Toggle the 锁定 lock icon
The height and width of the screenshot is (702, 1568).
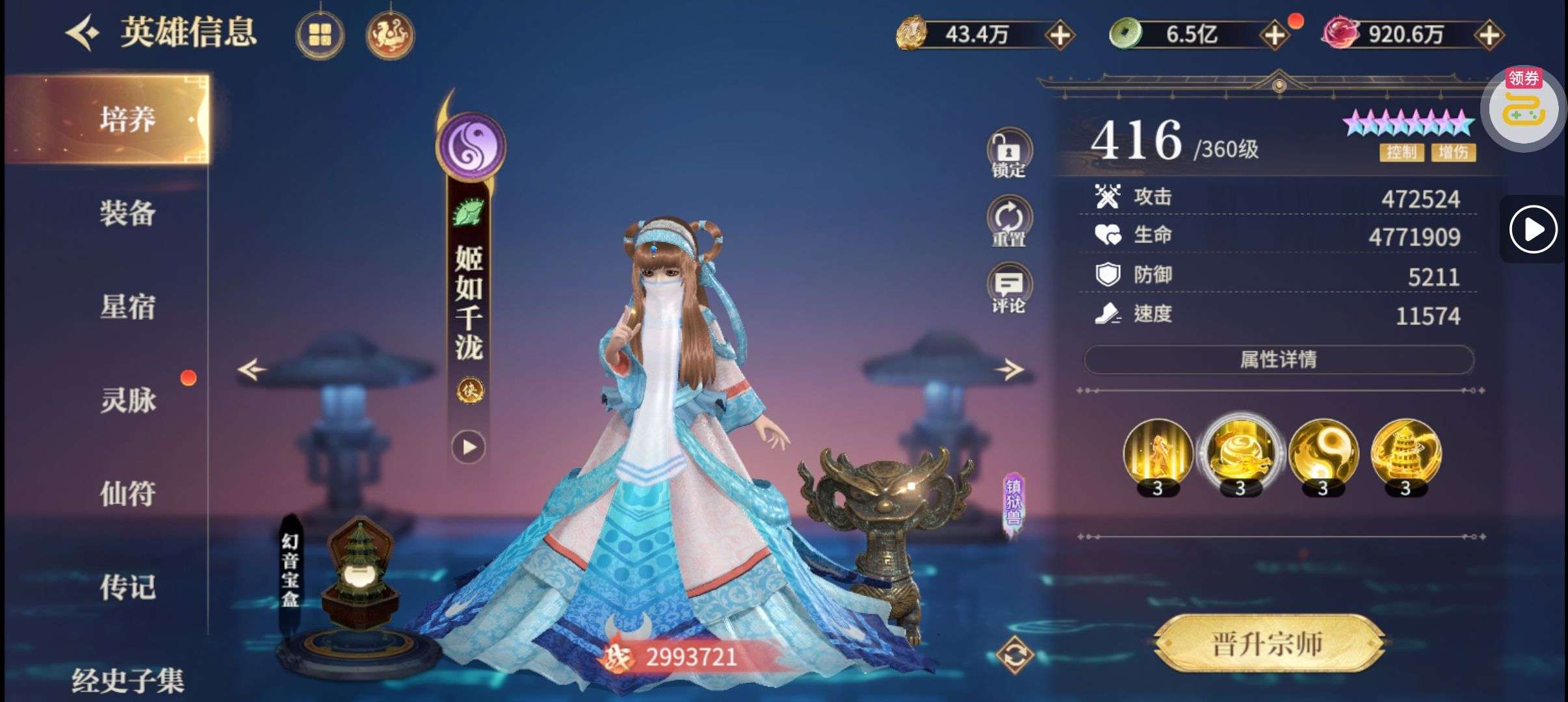coord(1008,153)
